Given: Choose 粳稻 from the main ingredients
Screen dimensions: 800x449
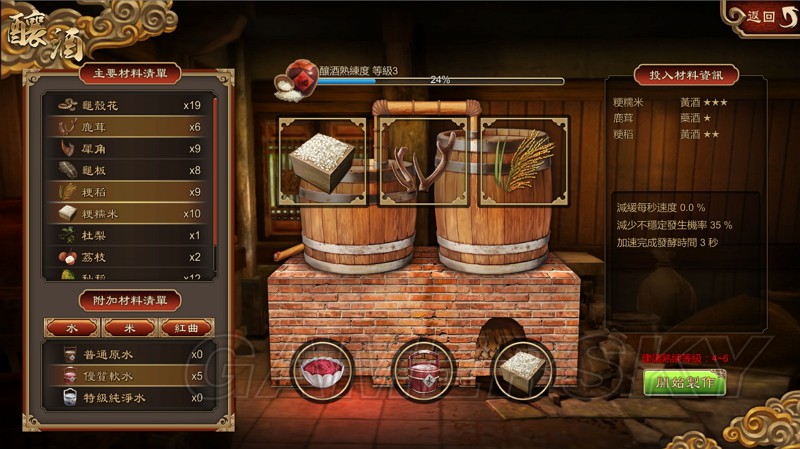Looking at the screenshot, I should pos(128,192).
